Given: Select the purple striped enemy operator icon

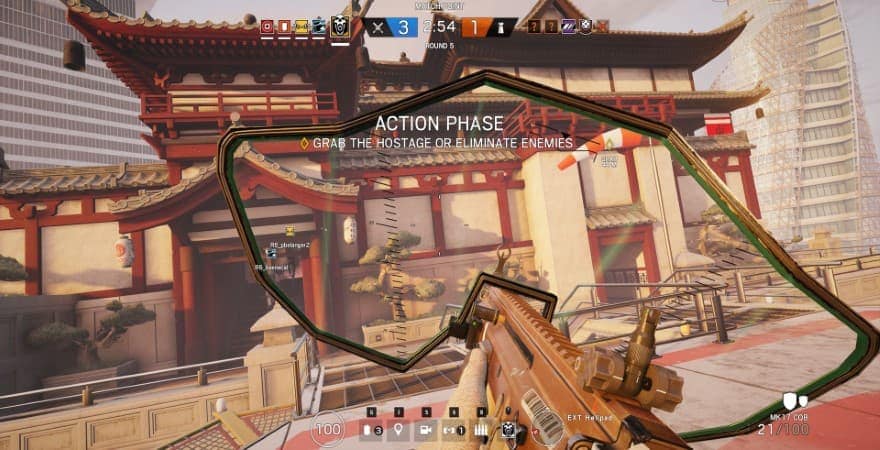Looking at the screenshot, I should click(570, 26).
